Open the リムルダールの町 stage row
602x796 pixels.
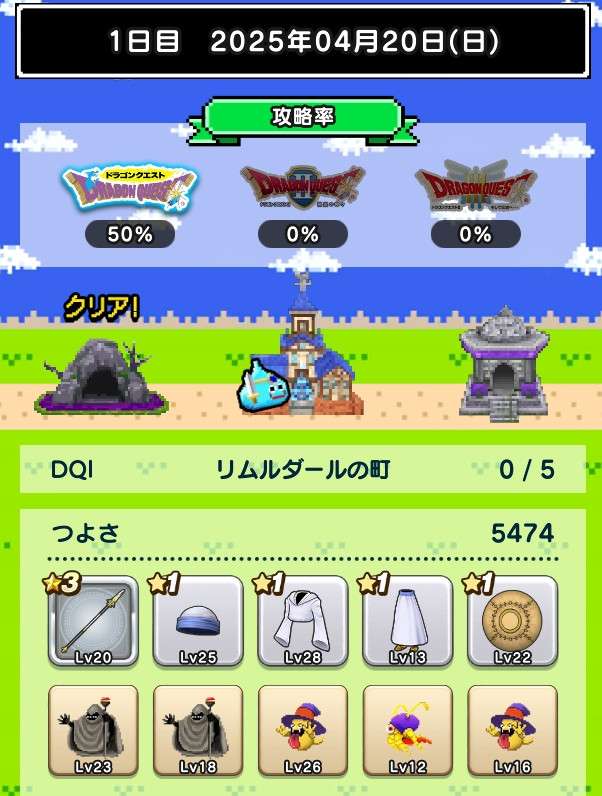(x=301, y=469)
